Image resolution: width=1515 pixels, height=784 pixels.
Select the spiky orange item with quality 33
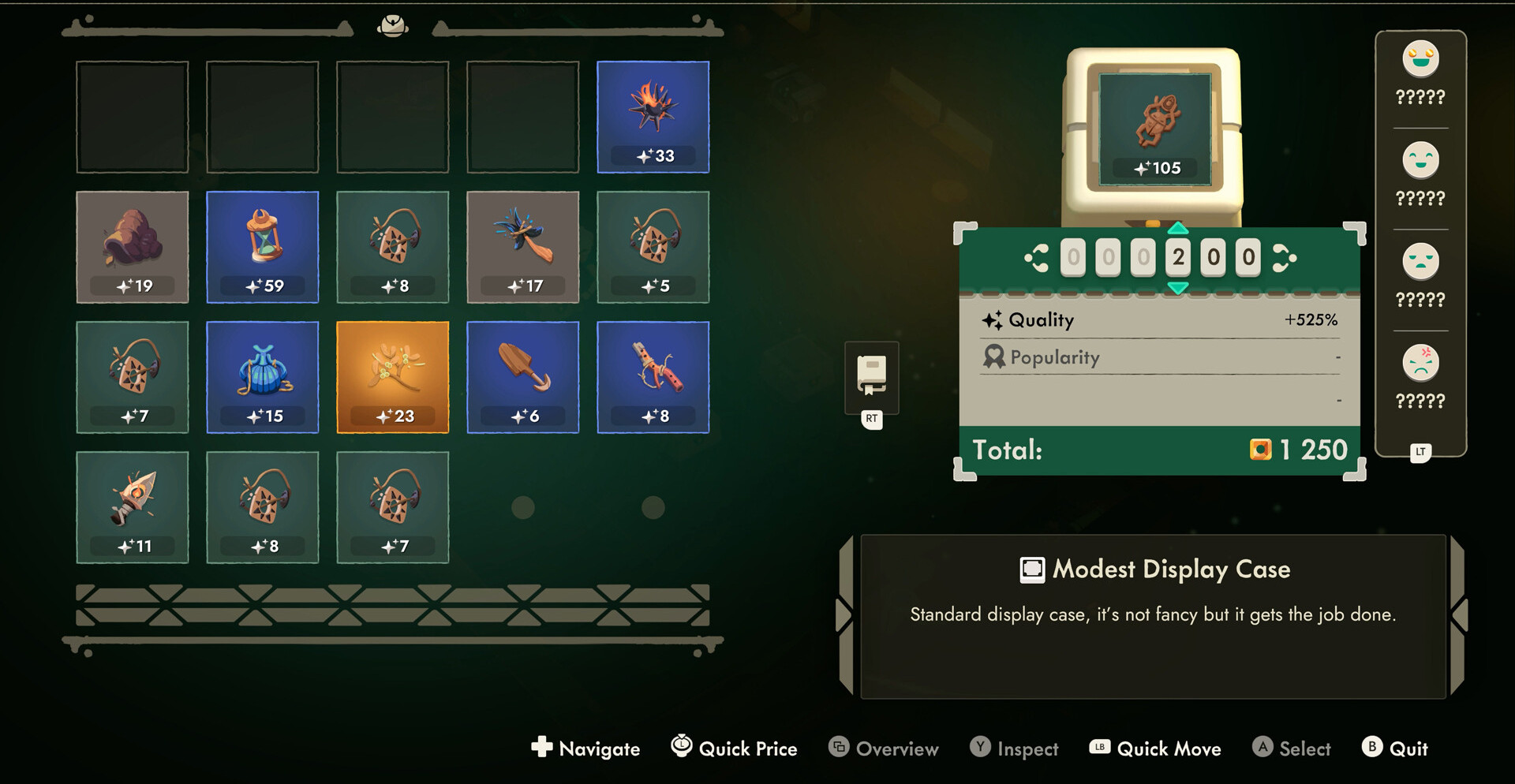pyautogui.click(x=653, y=117)
